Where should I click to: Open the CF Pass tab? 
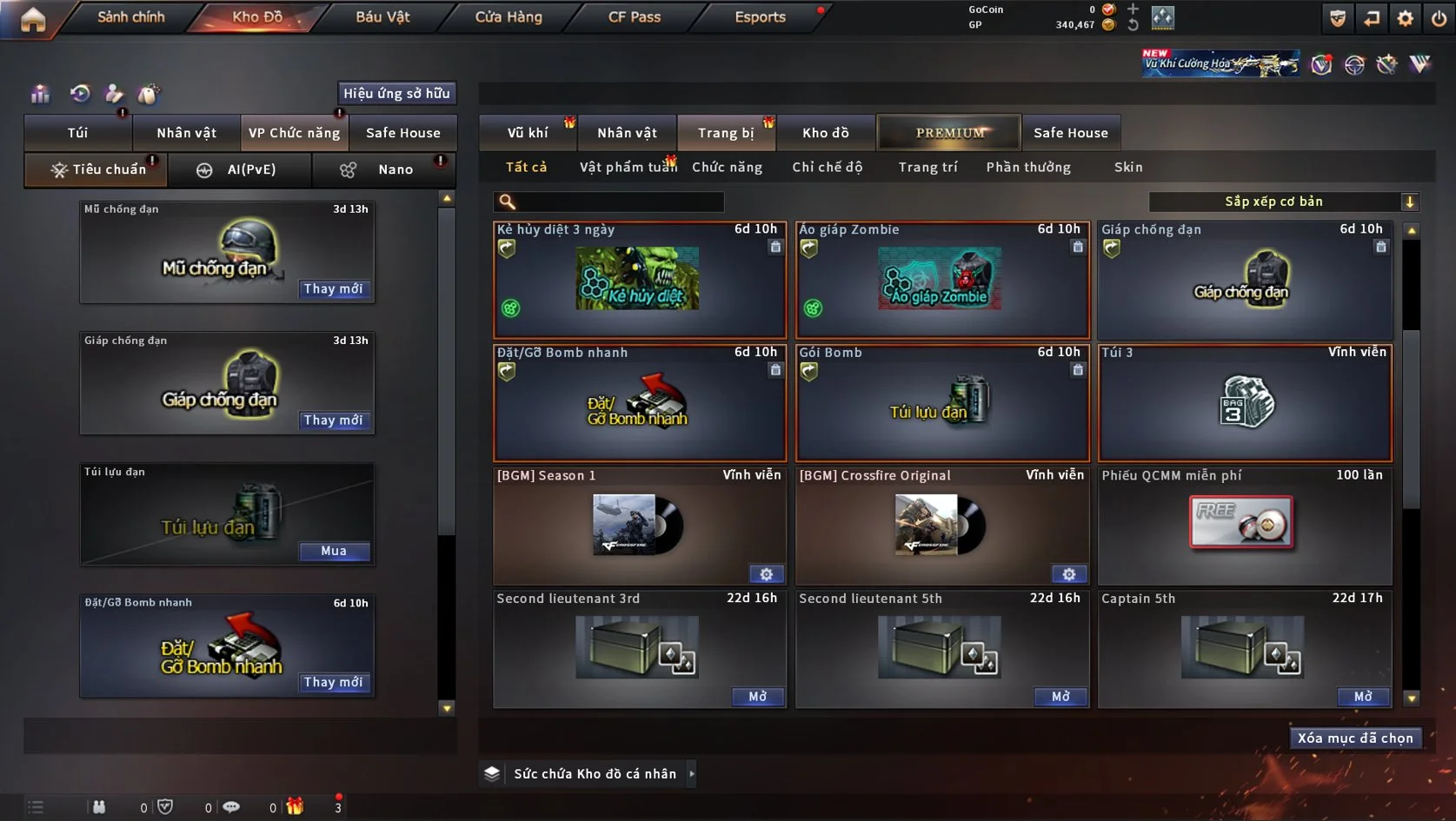coord(635,17)
